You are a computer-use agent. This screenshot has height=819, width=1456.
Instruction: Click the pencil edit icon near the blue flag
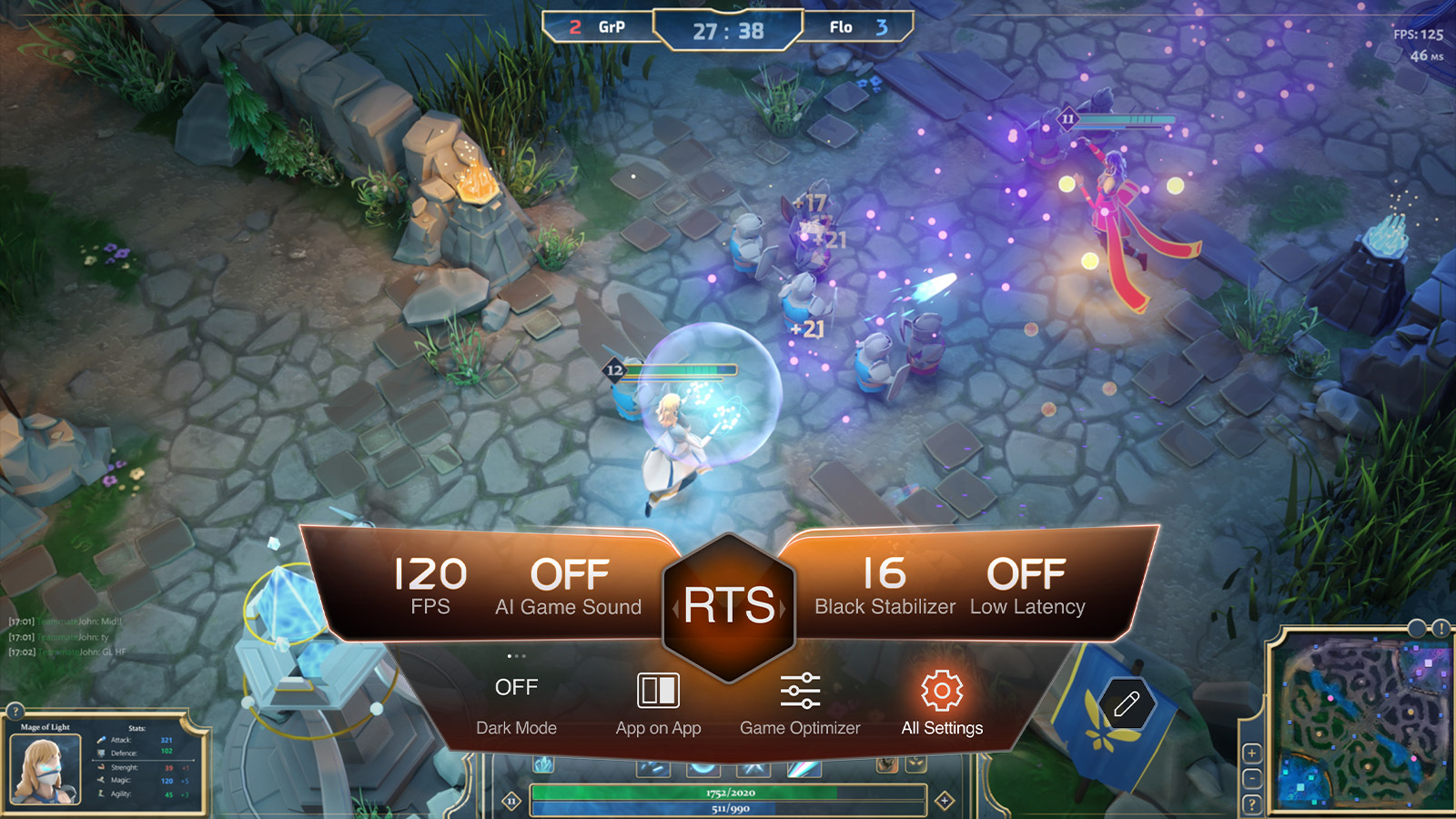[1127, 704]
